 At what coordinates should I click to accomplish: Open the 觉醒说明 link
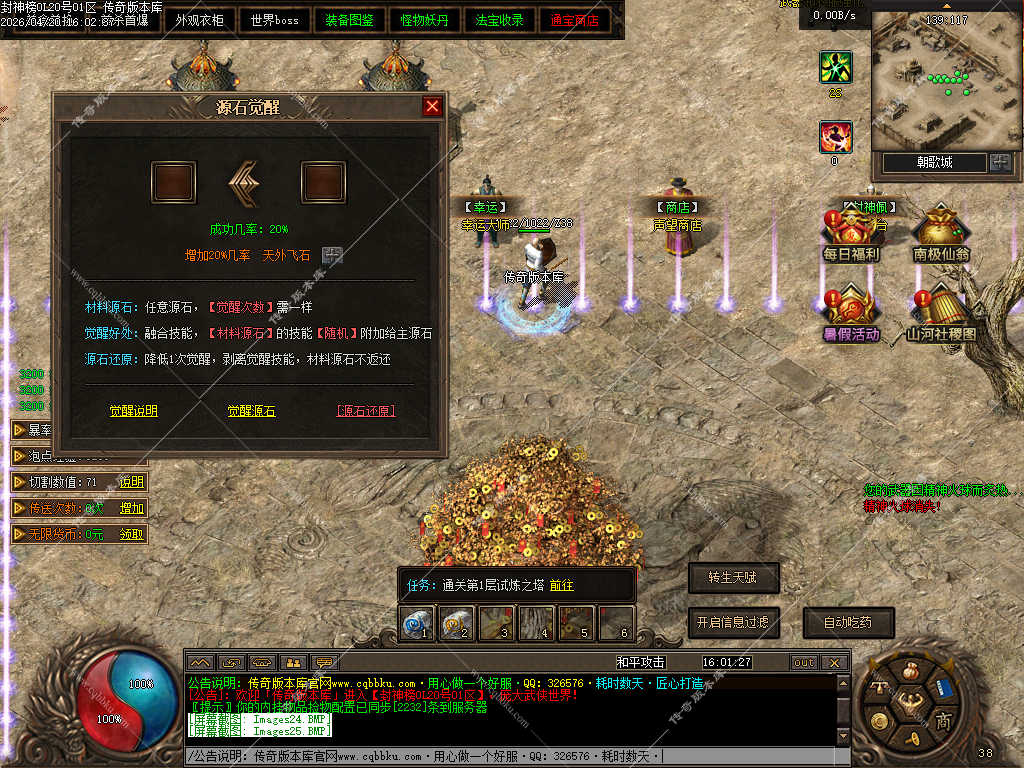[133, 411]
